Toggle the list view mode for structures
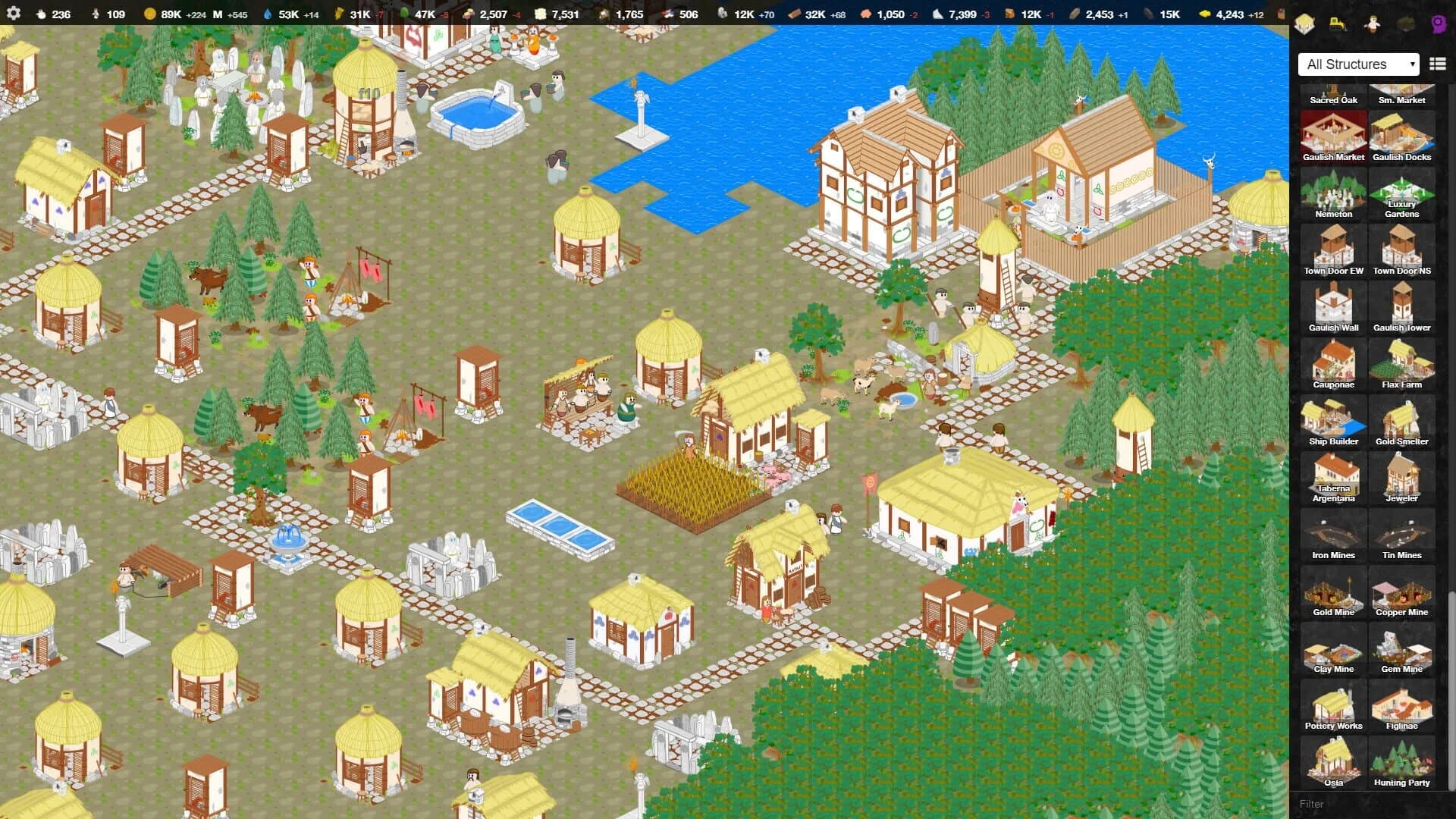 coord(1437,64)
